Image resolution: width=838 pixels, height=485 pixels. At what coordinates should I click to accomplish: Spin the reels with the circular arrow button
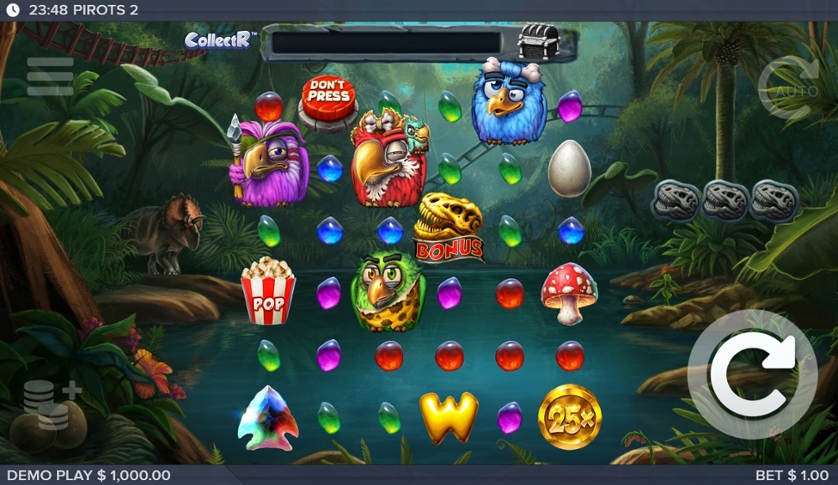pos(752,374)
